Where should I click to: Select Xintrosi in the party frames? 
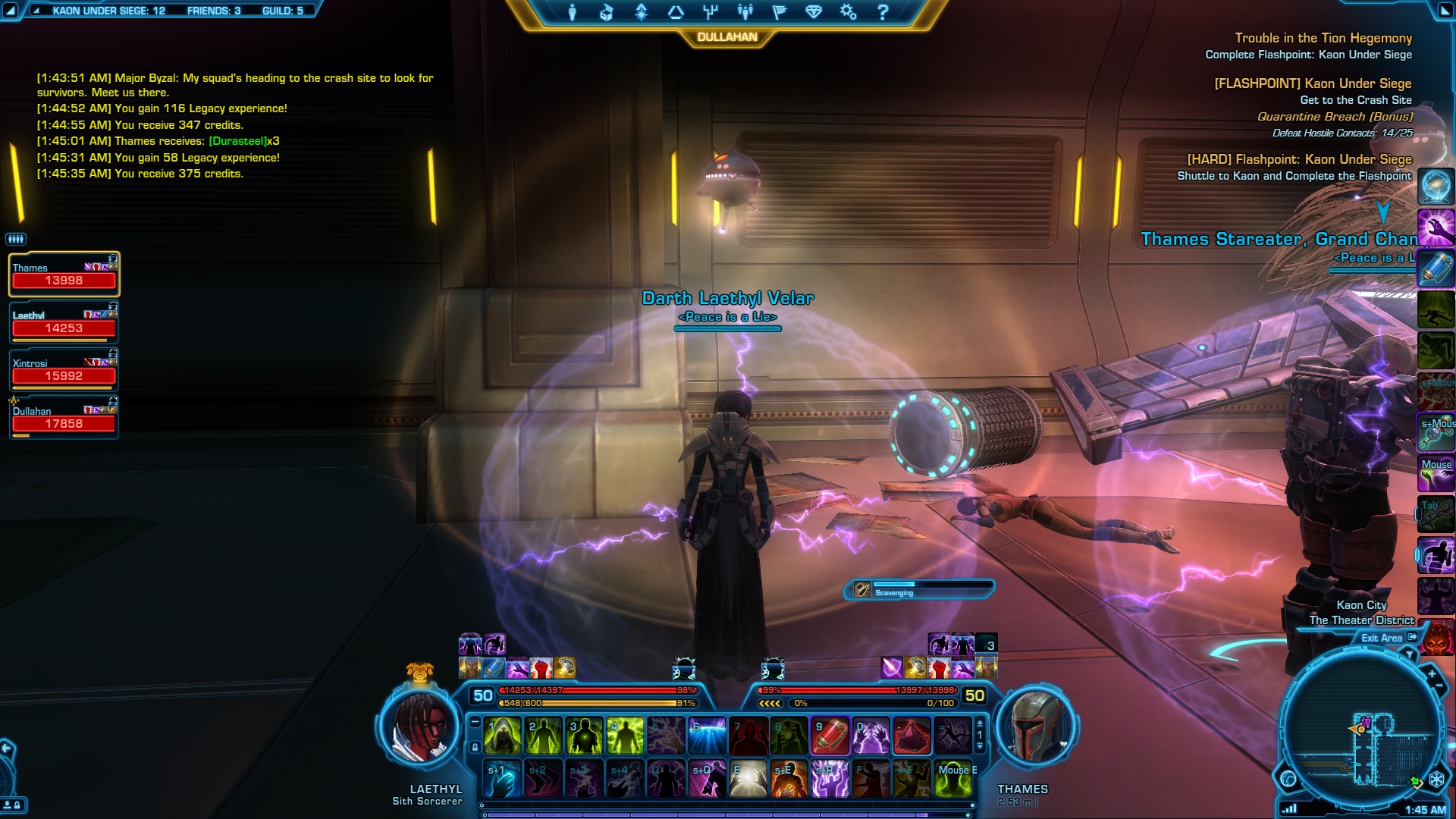[64, 370]
